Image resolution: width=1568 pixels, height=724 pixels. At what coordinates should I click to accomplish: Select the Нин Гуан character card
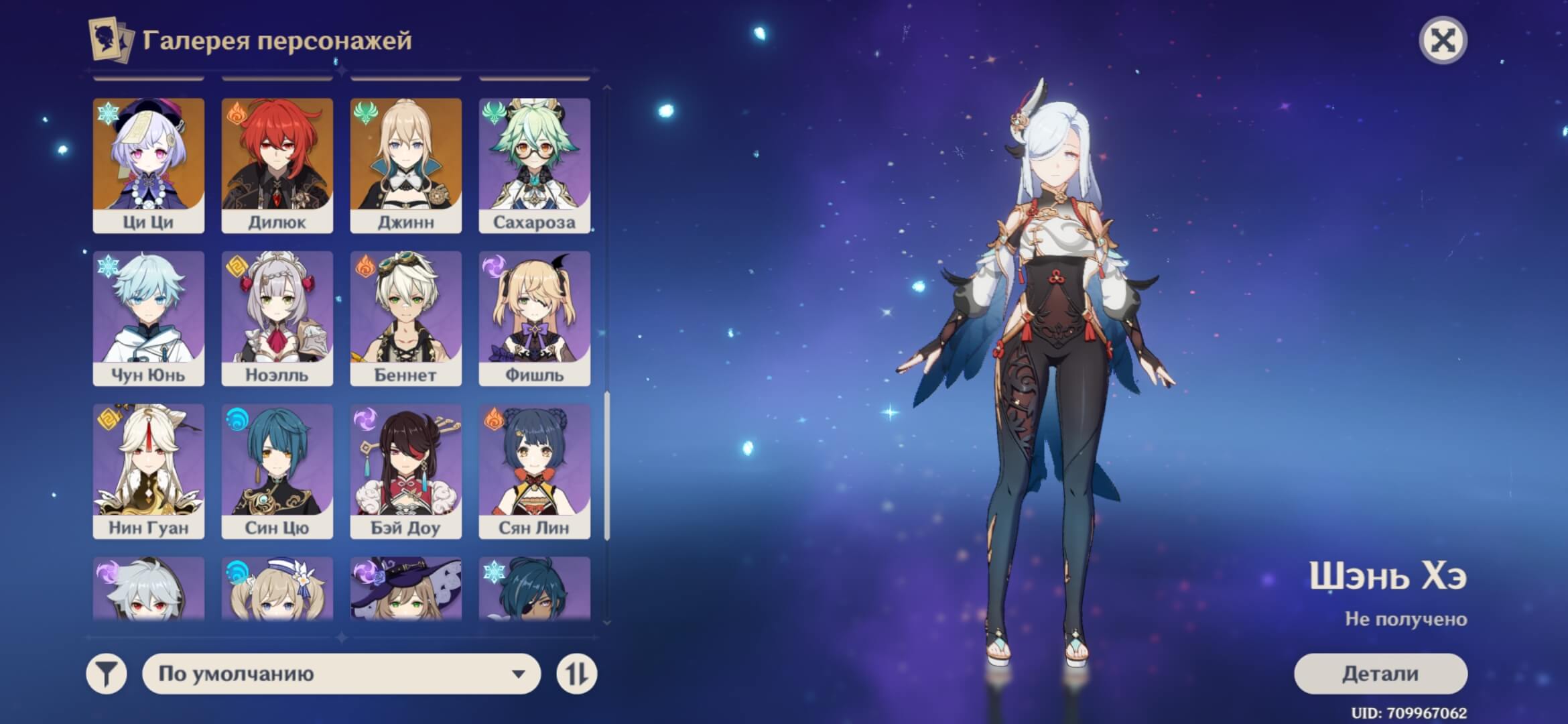[148, 471]
